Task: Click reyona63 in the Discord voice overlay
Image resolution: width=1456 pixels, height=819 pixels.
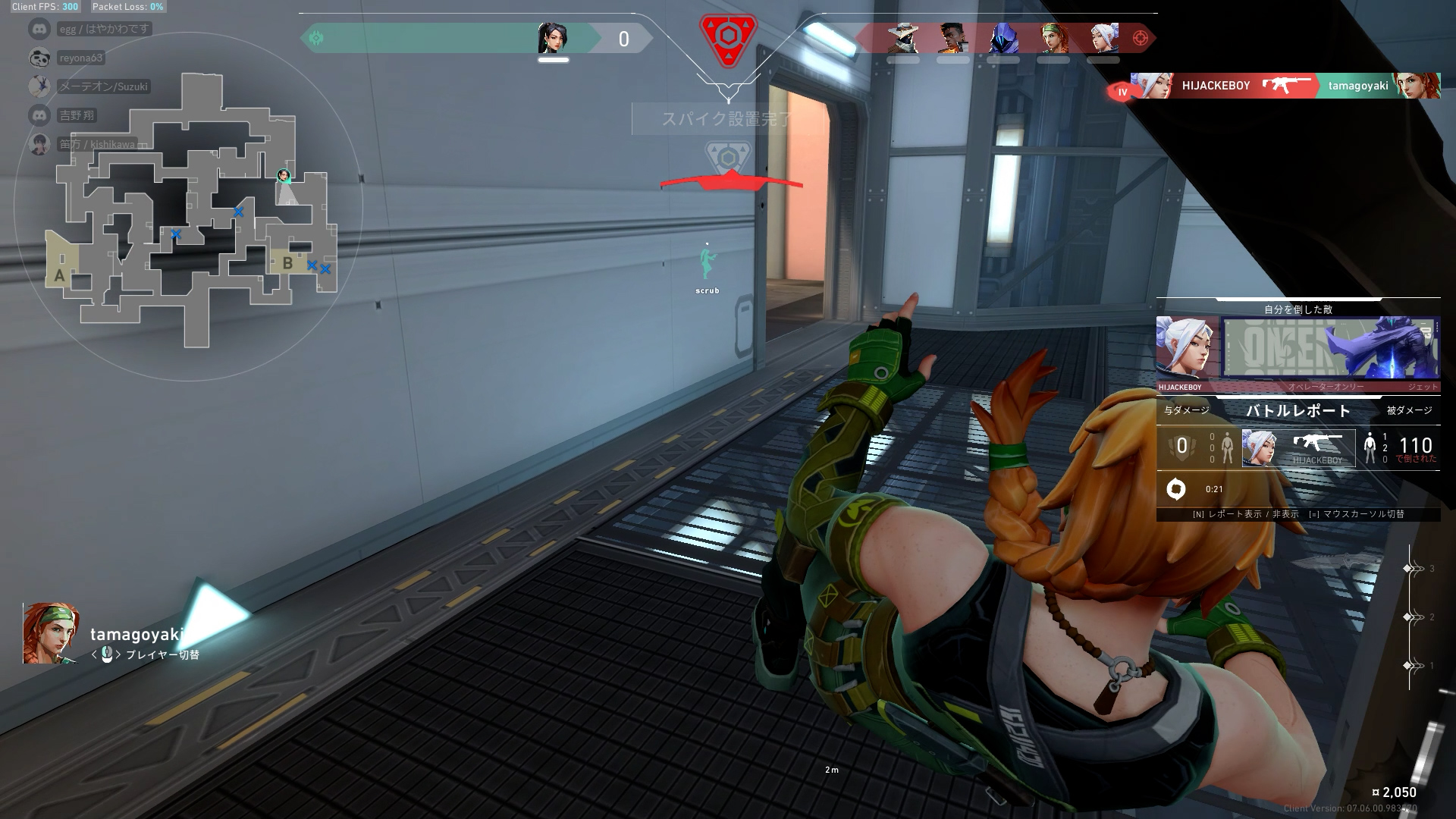Action: pyautogui.click(x=80, y=58)
